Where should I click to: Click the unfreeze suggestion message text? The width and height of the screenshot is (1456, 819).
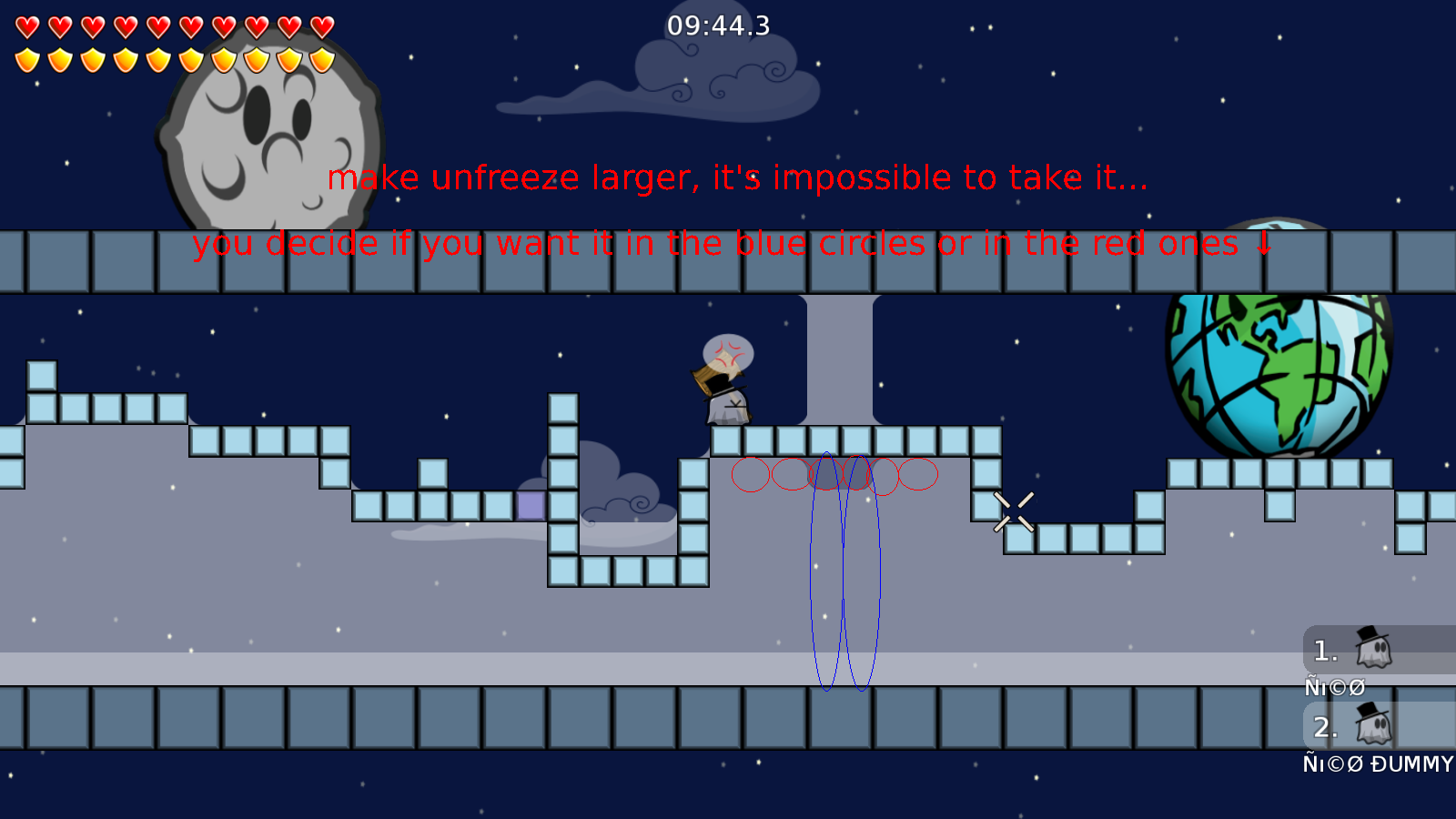(x=737, y=177)
